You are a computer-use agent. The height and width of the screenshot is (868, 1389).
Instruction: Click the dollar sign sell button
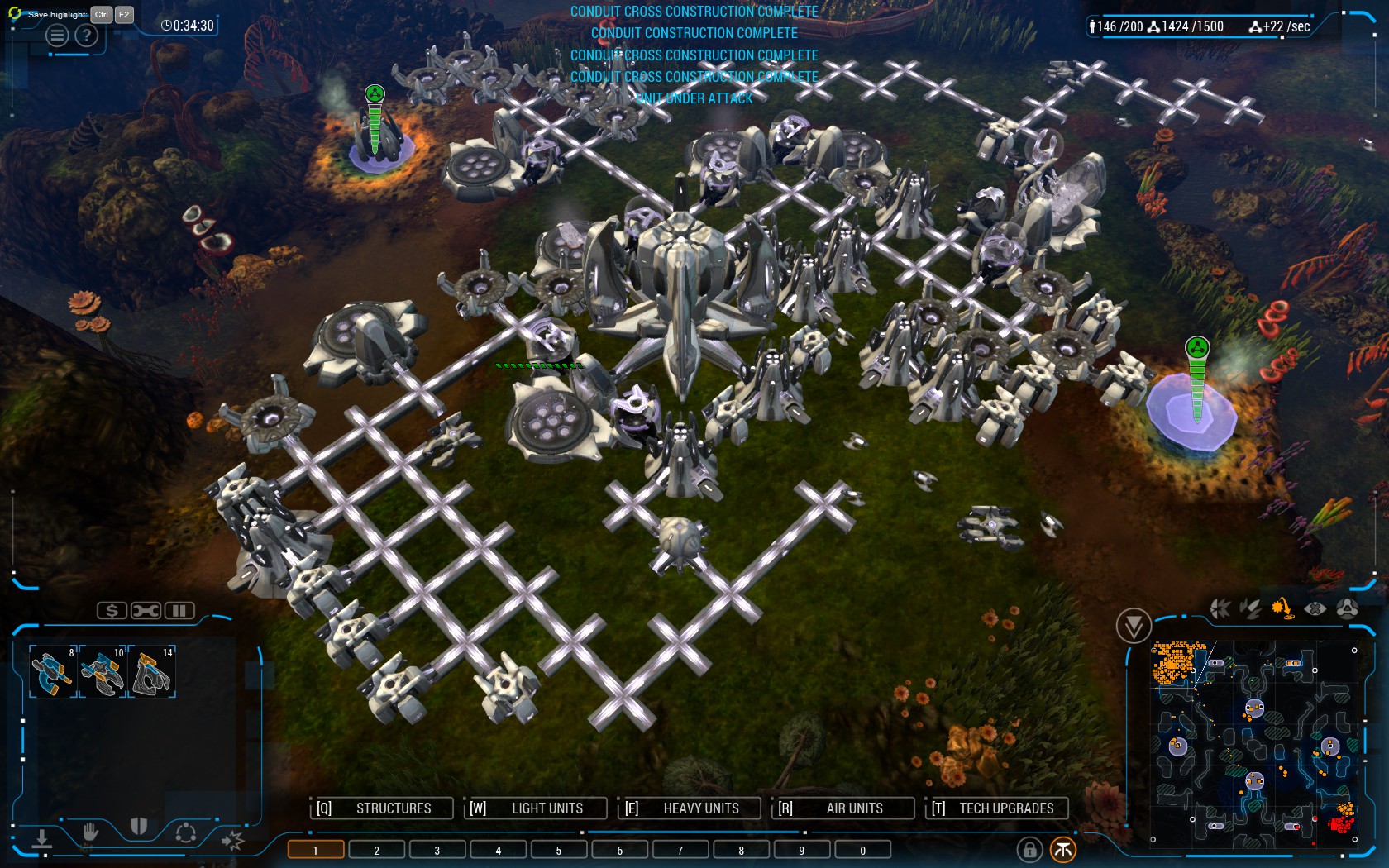click(112, 611)
